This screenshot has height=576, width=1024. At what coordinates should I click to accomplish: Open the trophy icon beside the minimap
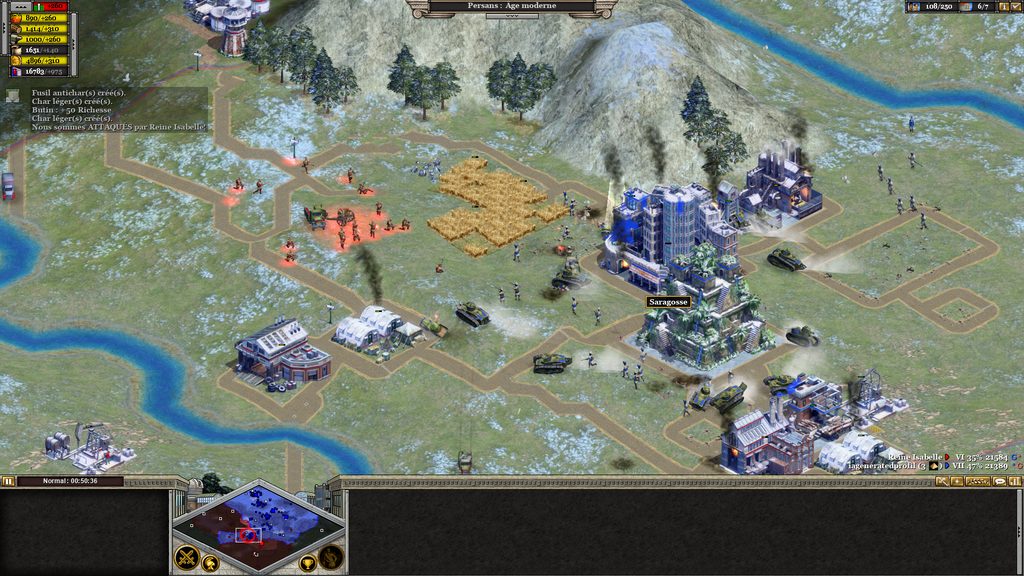(x=307, y=564)
